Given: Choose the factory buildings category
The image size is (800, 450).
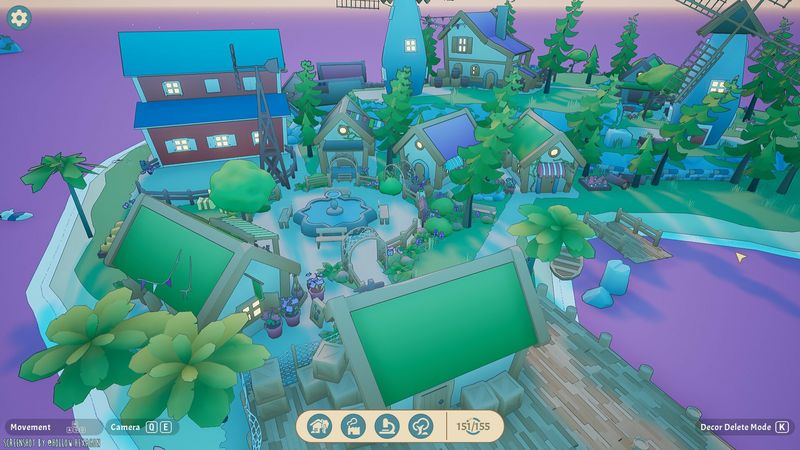Looking at the screenshot, I should 353,426.
